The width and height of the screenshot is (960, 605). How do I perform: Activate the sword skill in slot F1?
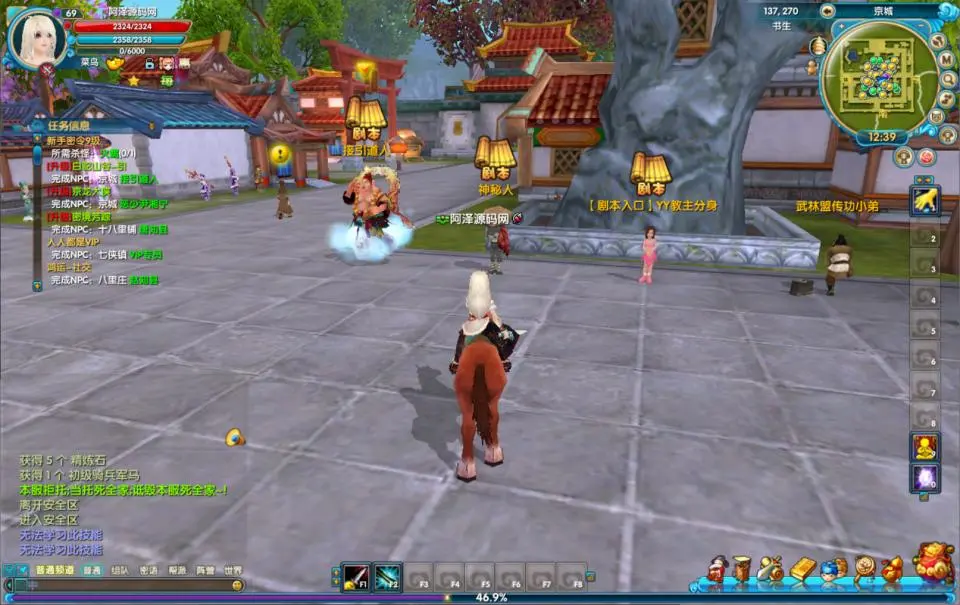tap(355, 577)
